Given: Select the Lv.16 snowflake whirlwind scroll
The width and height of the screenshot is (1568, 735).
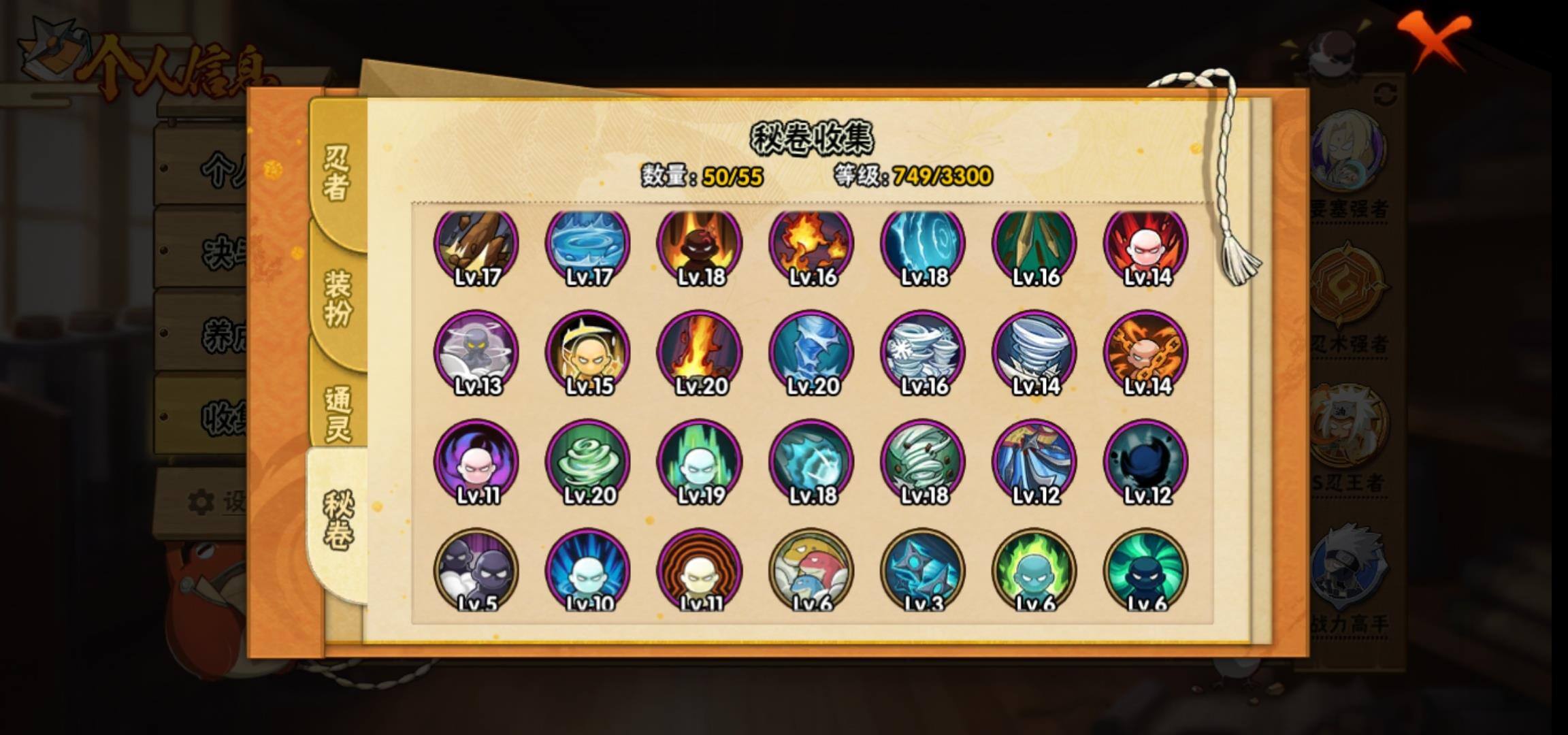Looking at the screenshot, I should [923, 353].
